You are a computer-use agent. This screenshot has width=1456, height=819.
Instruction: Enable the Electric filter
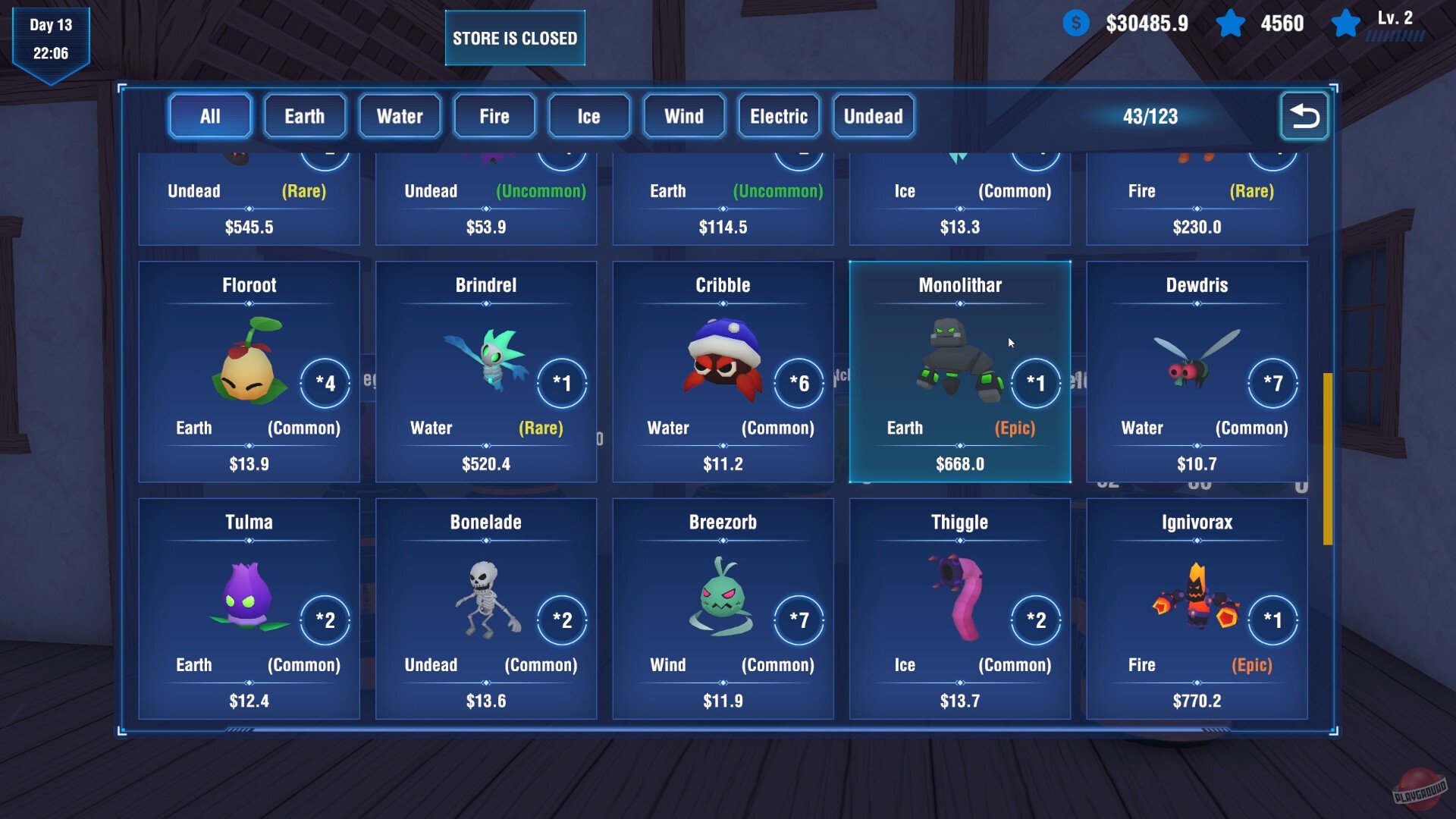(778, 116)
